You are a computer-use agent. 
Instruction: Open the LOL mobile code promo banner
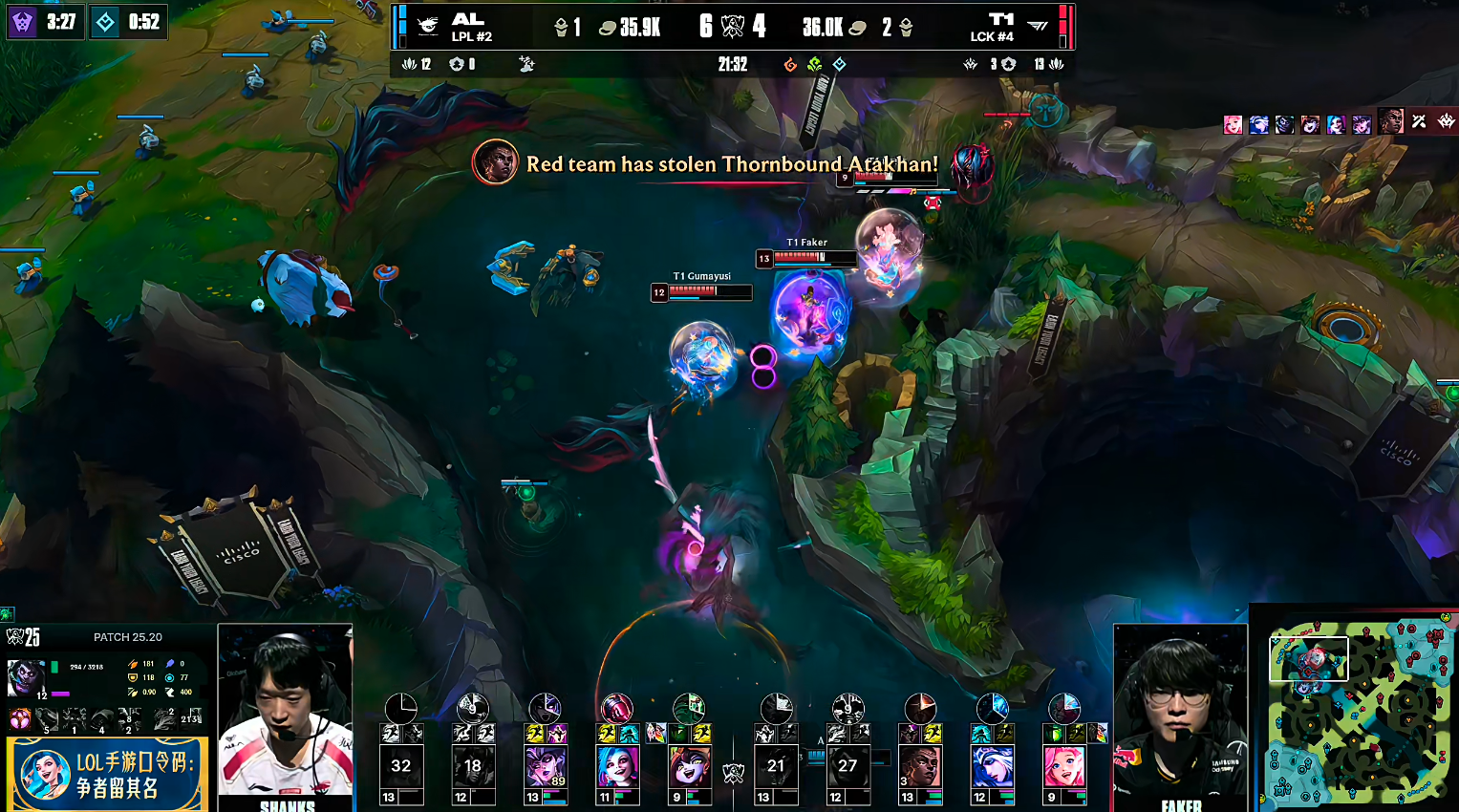point(105,774)
